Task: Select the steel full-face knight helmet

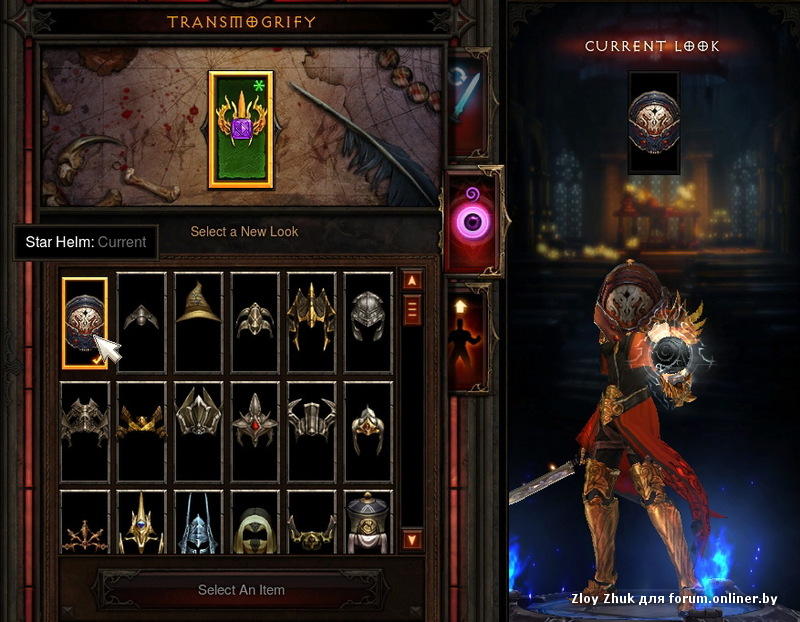Action: coord(368,322)
